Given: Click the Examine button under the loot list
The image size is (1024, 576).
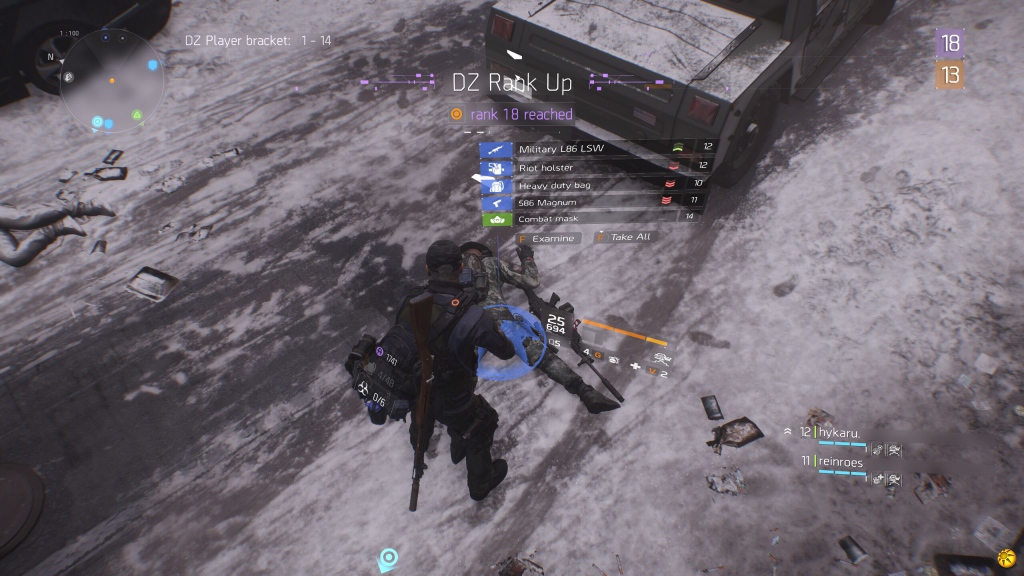Looking at the screenshot, I should tap(548, 238).
